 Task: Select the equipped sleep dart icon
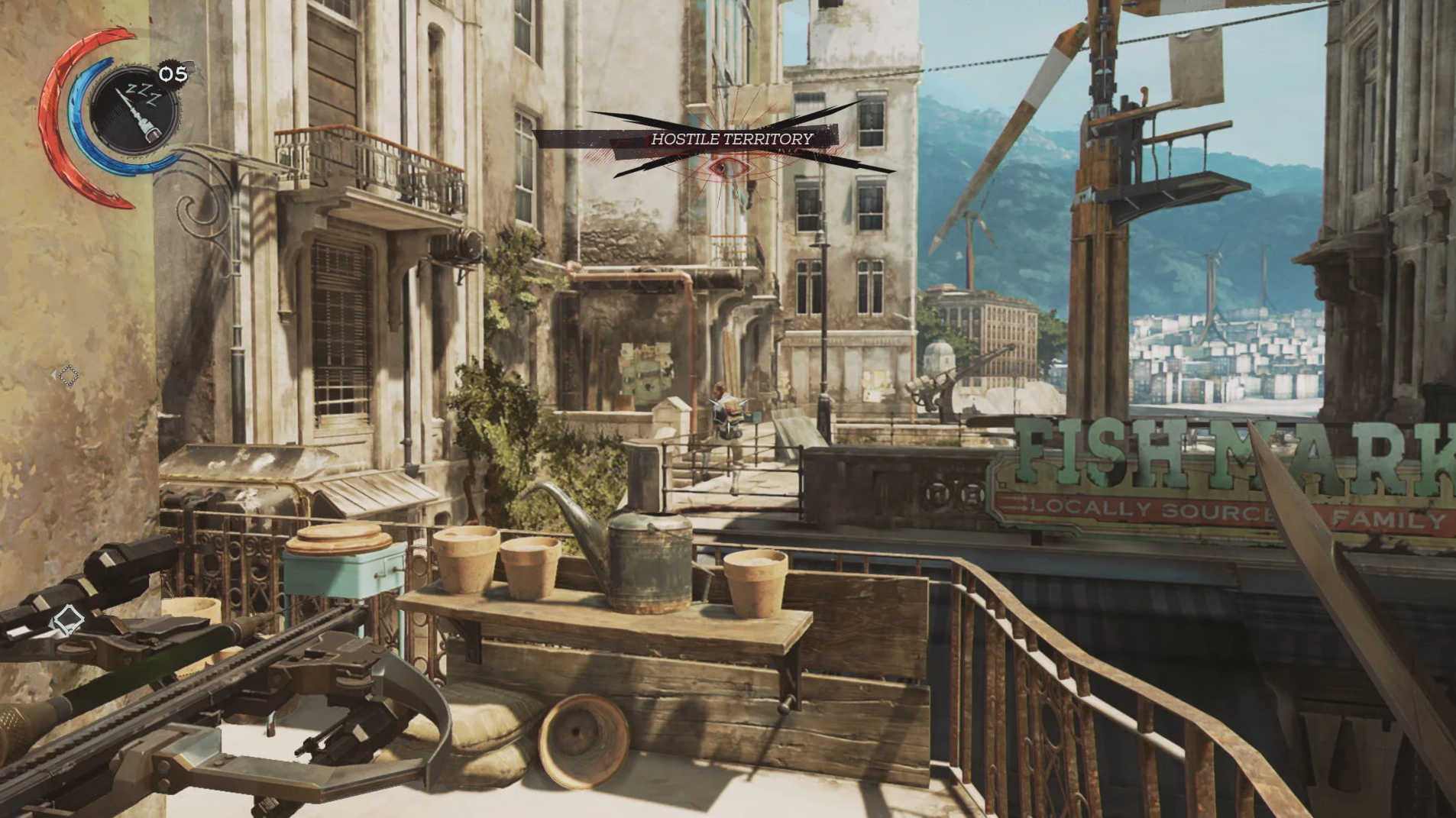(134, 111)
